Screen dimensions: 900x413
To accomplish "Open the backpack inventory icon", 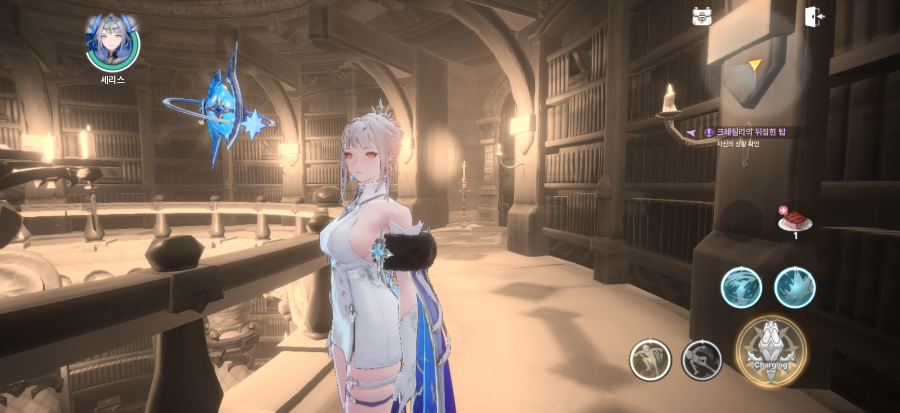I will (x=702, y=16).
